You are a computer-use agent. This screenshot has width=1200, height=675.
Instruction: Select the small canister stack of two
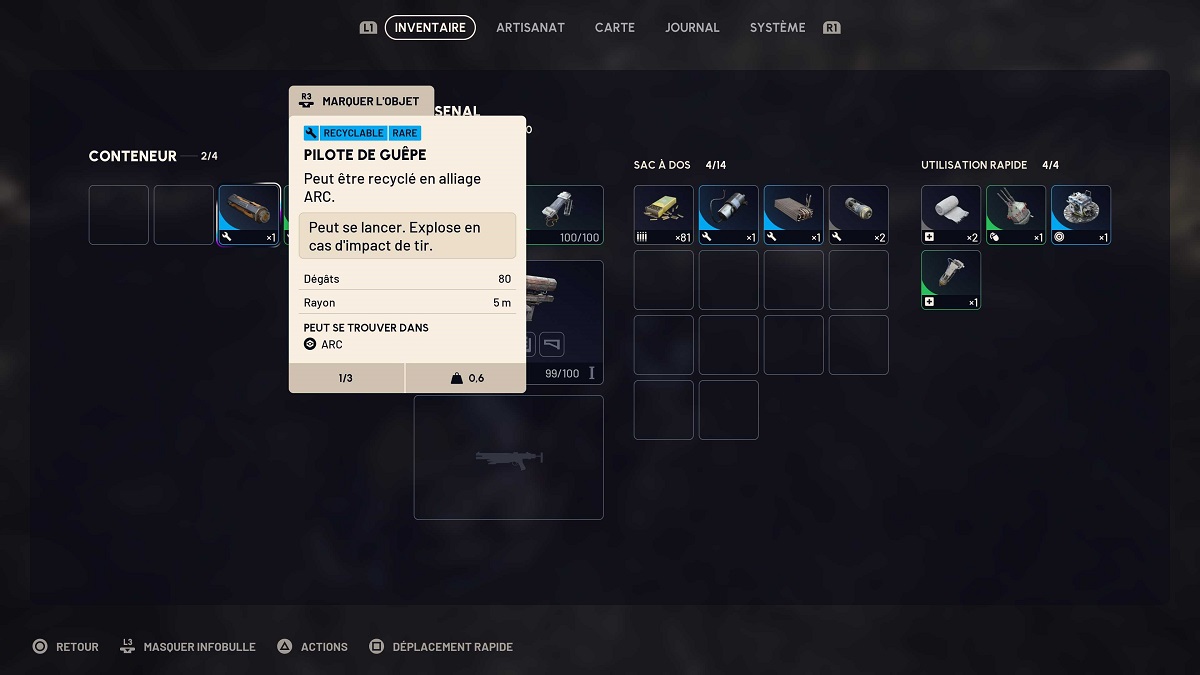coord(859,215)
